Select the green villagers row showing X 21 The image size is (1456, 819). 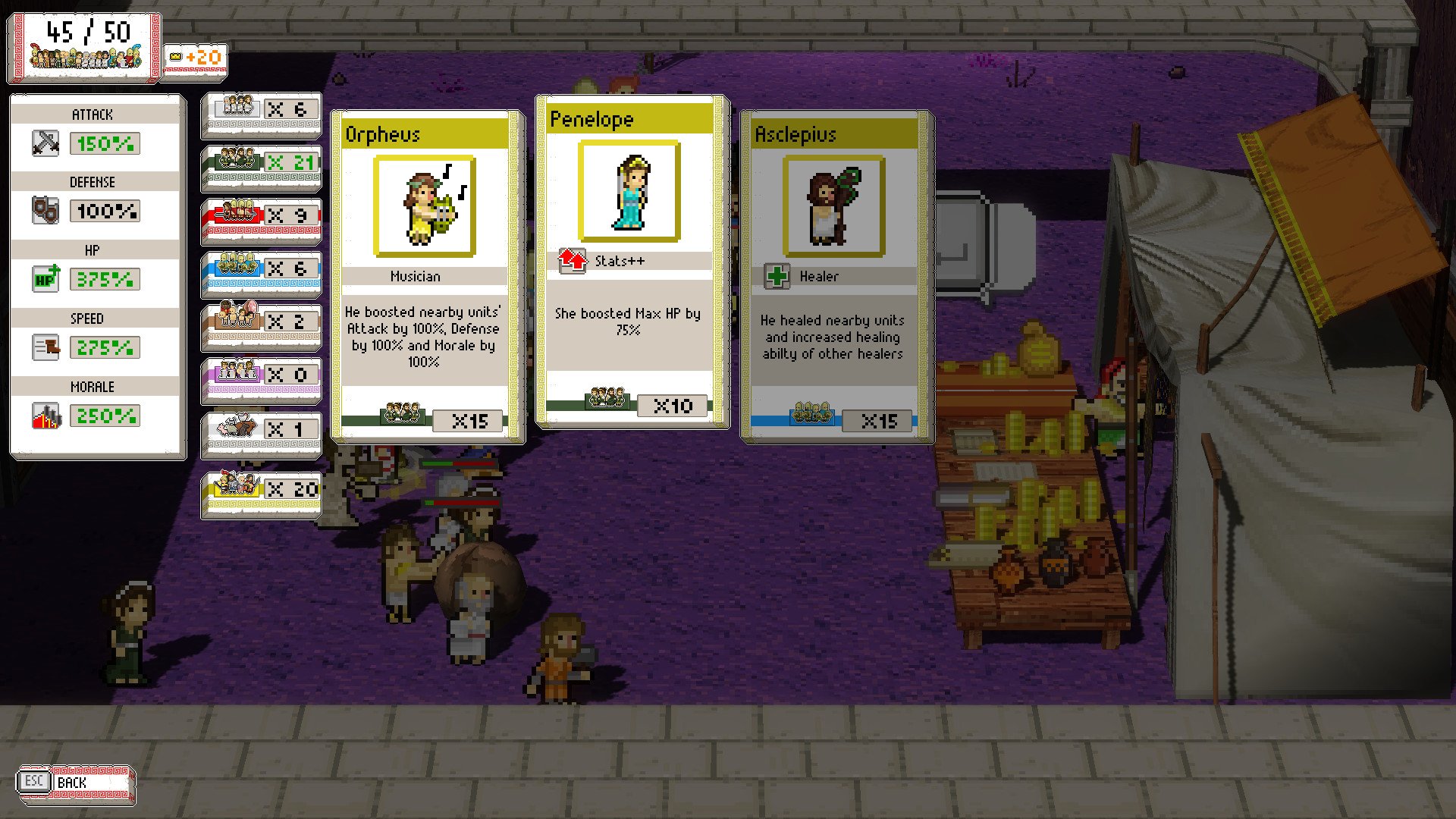261,162
